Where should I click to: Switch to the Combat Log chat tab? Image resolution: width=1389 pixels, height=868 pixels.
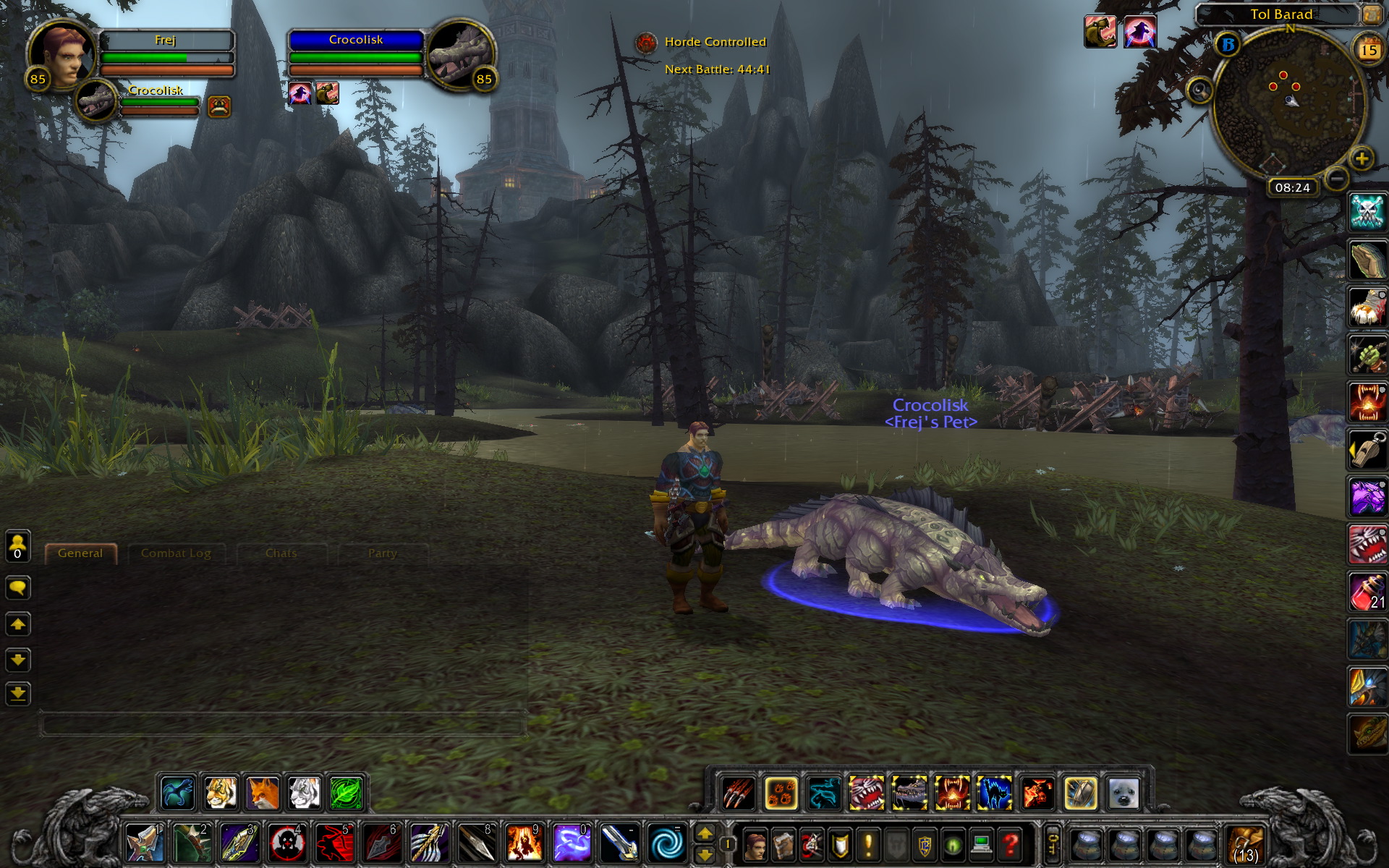pyautogui.click(x=176, y=553)
